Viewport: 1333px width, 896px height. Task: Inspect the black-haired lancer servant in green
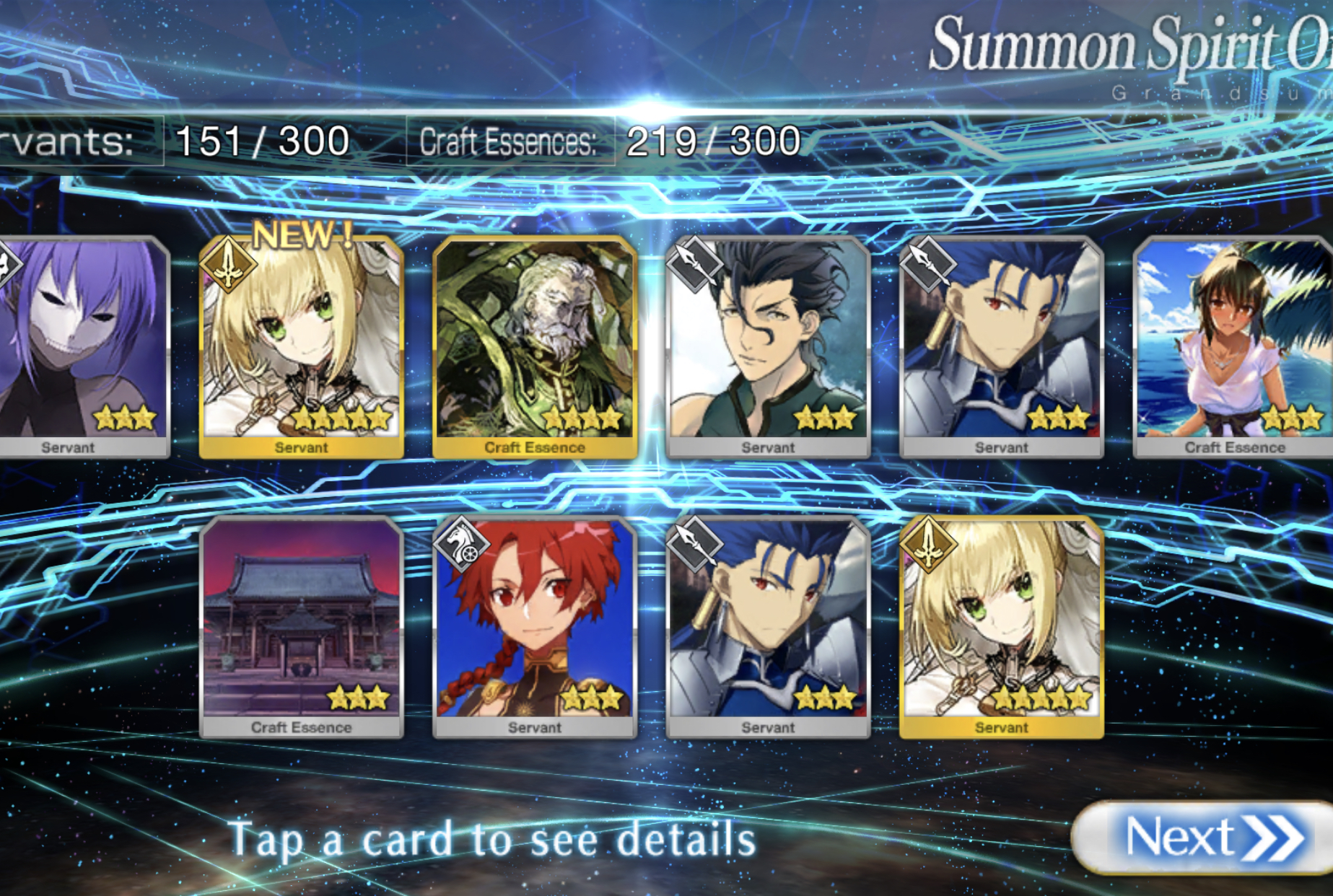[768, 346]
